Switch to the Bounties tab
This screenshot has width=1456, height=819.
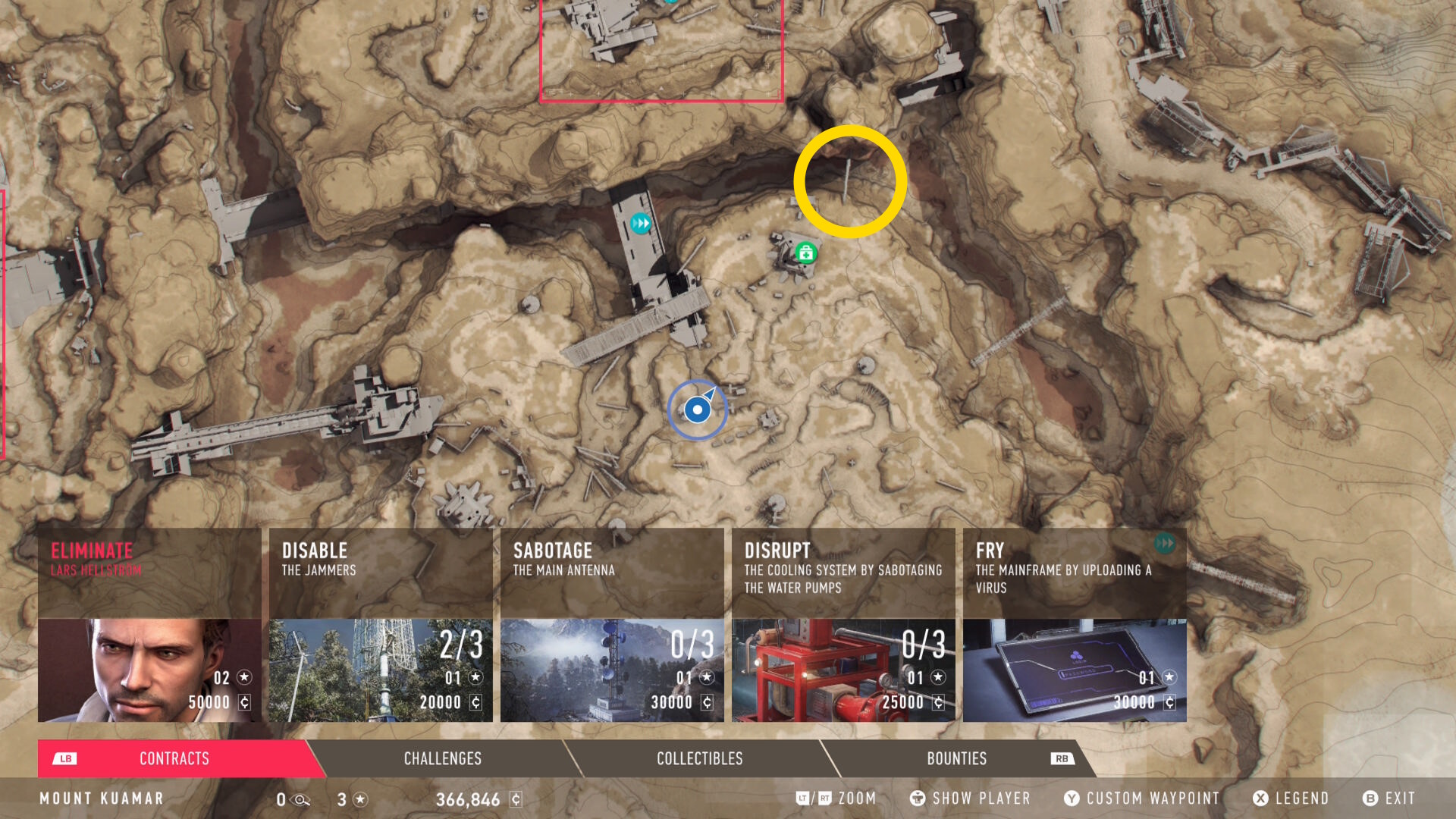pos(956,758)
